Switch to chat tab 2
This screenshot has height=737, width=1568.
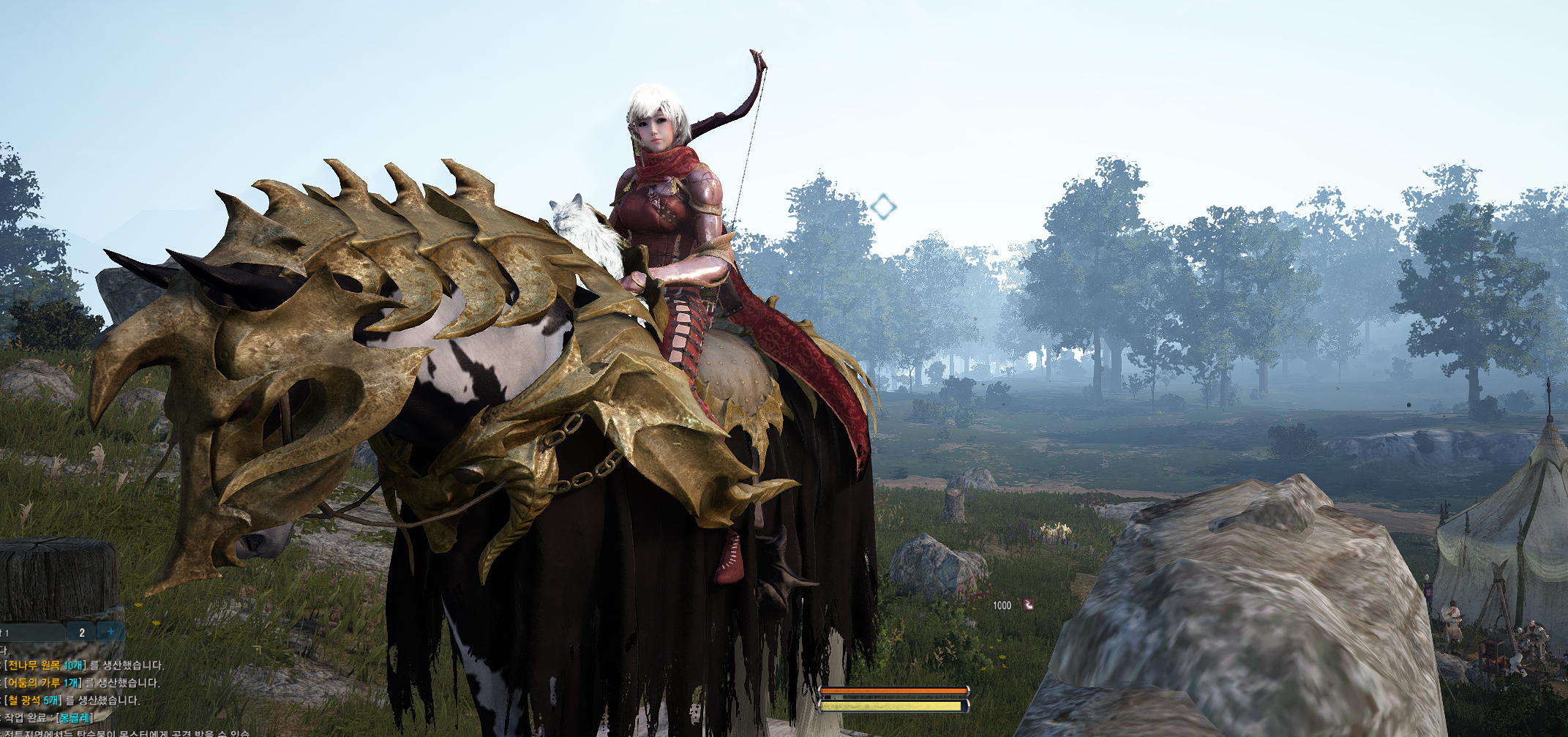[x=81, y=632]
